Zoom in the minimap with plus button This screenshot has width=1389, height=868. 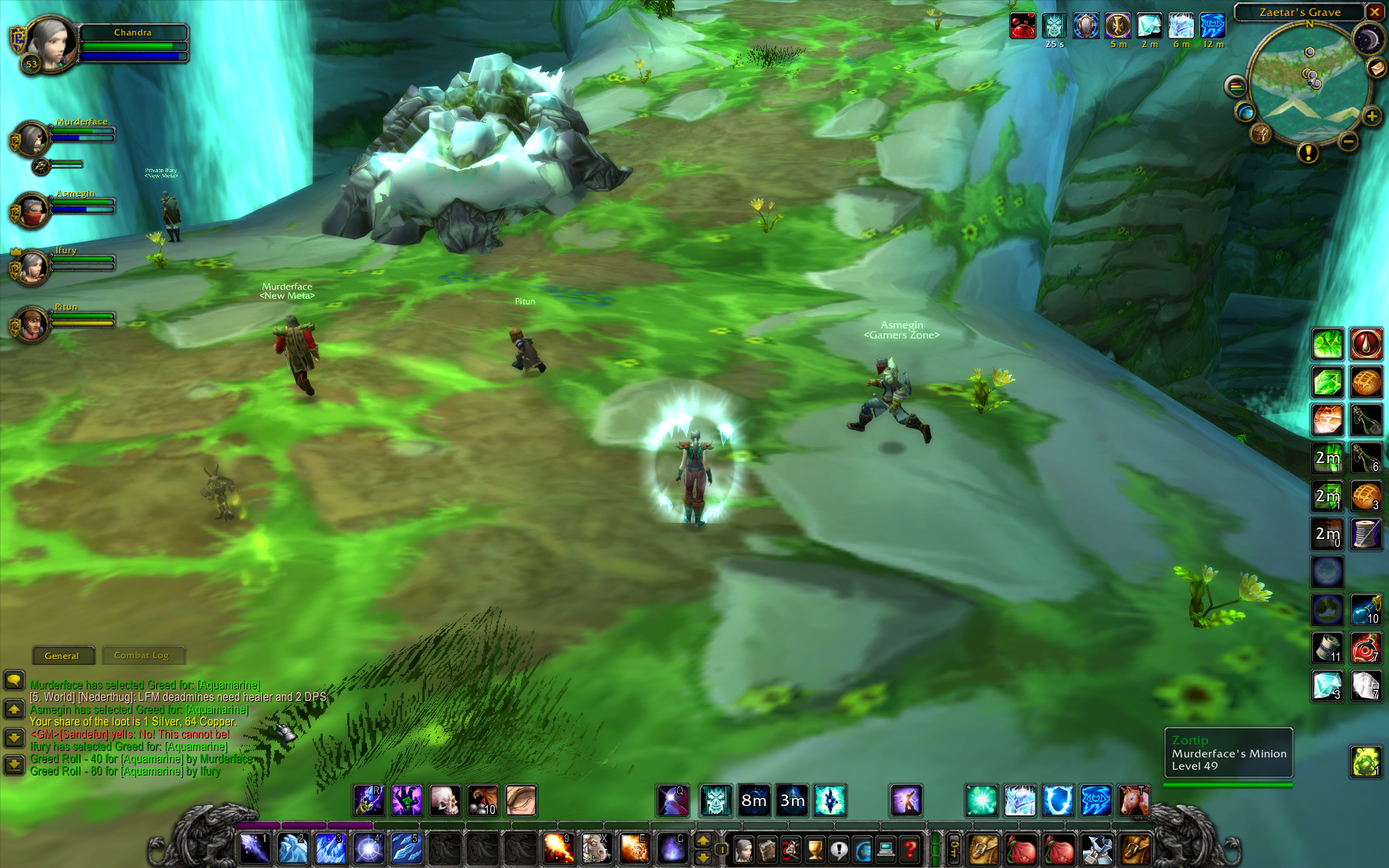(1371, 116)
